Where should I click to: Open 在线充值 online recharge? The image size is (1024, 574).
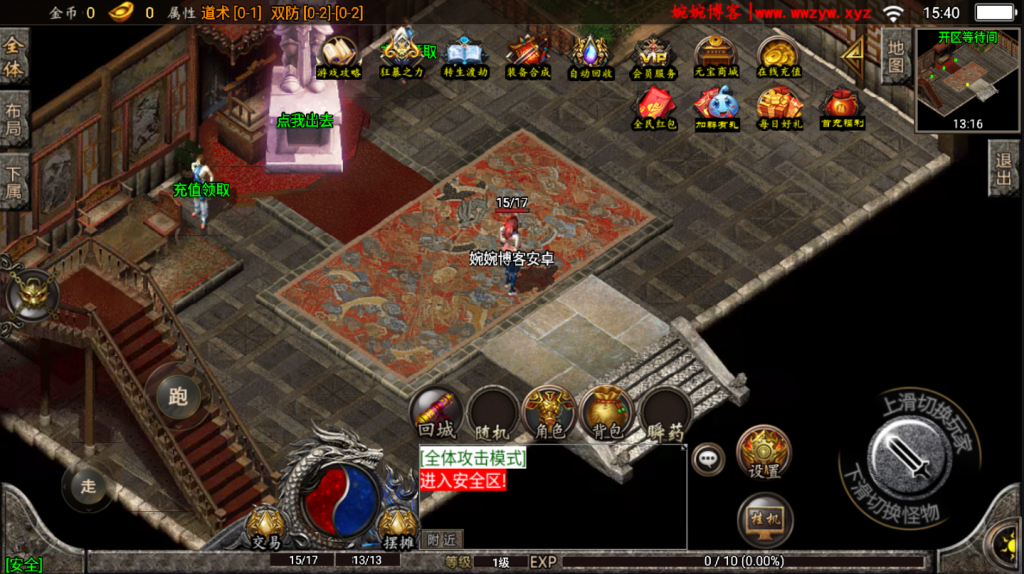tap(778, 55)
